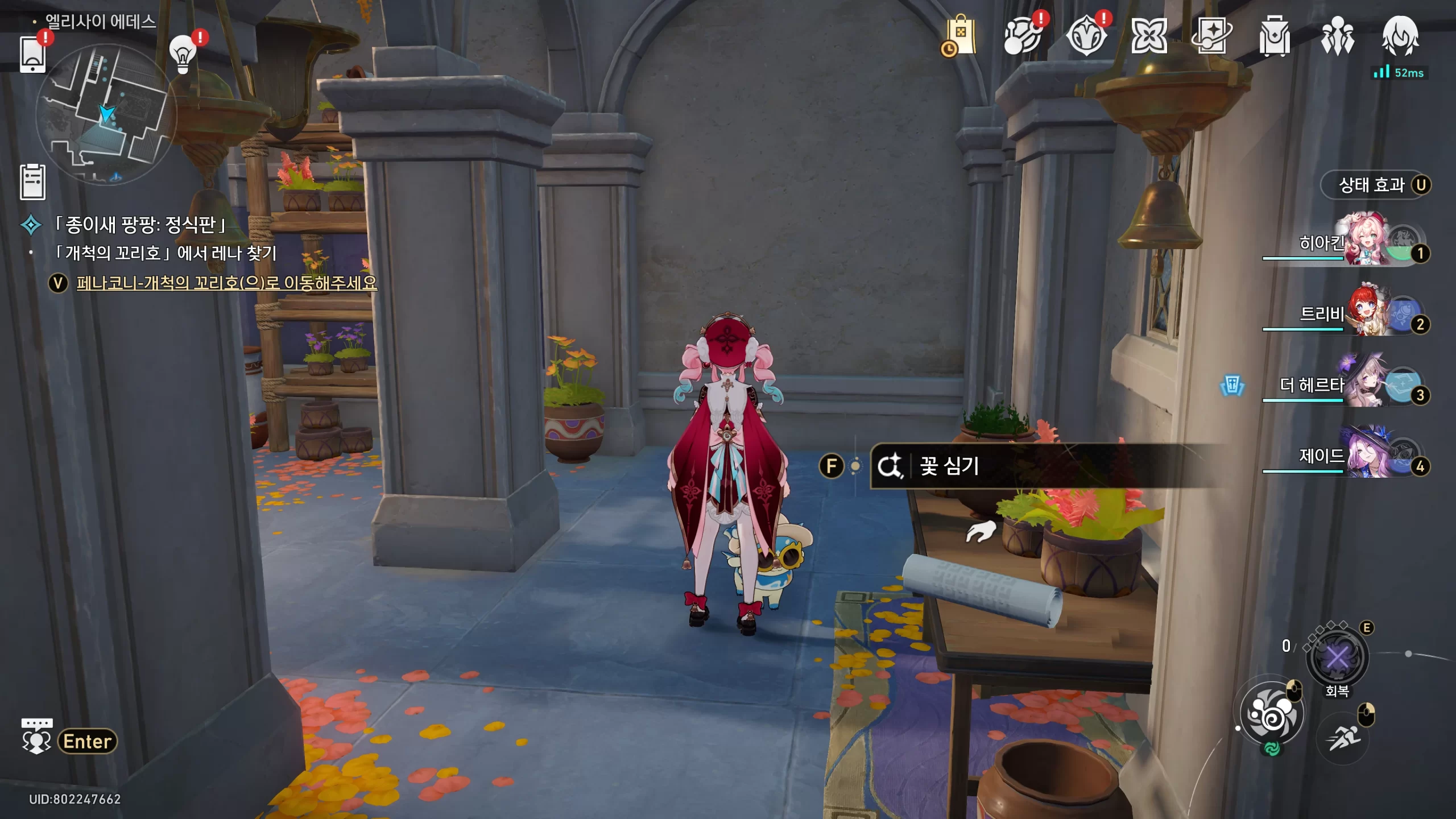
Task: Open the team lineup icon
Action: [x=1337, y=36]
